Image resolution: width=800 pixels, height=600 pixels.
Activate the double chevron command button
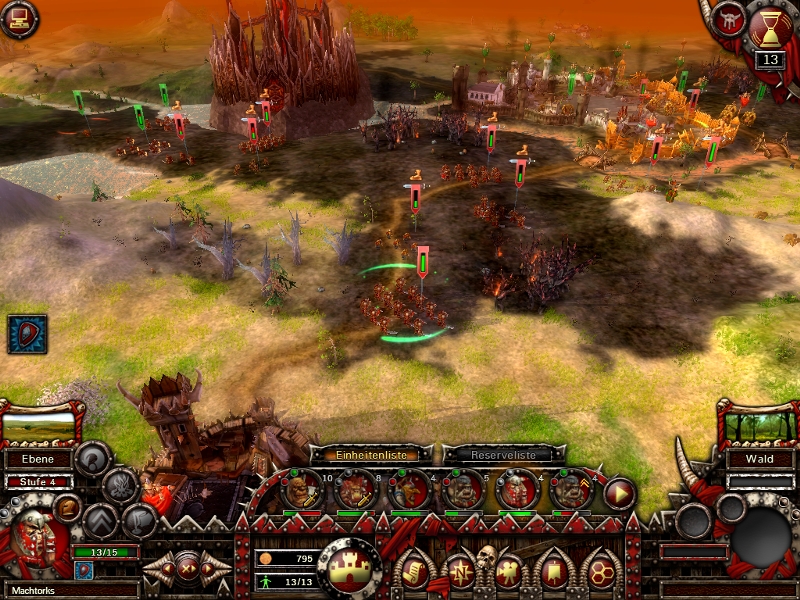[x=100, y=520]
